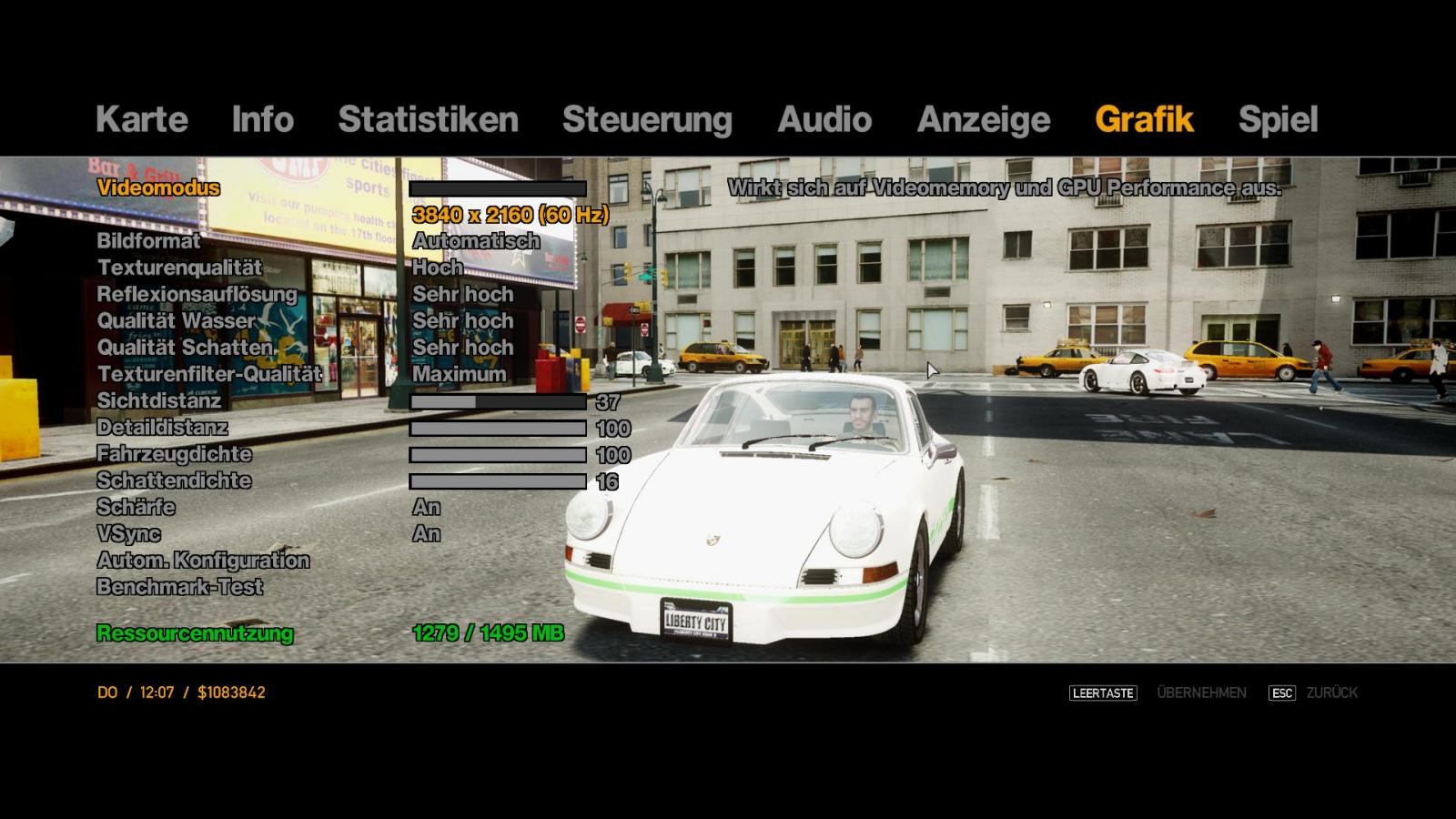
Task: Select the Reflexionsauflösung row
Action: [x=197, y=294]
